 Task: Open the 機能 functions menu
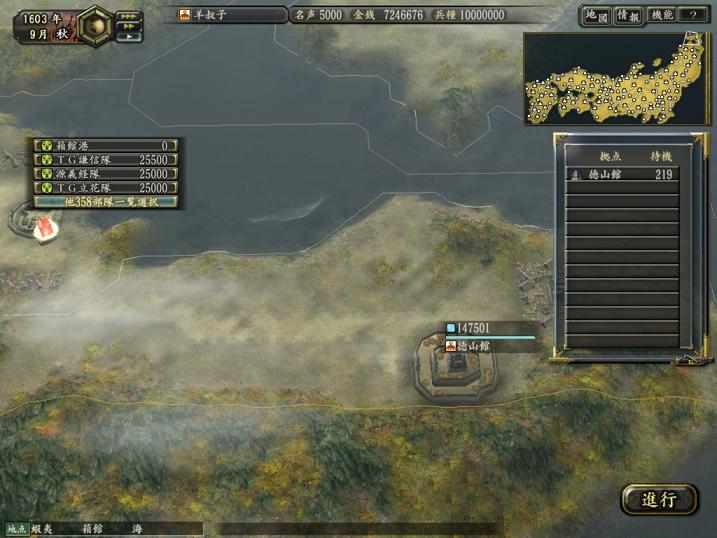pyautogui.click(x=662, y=16)
